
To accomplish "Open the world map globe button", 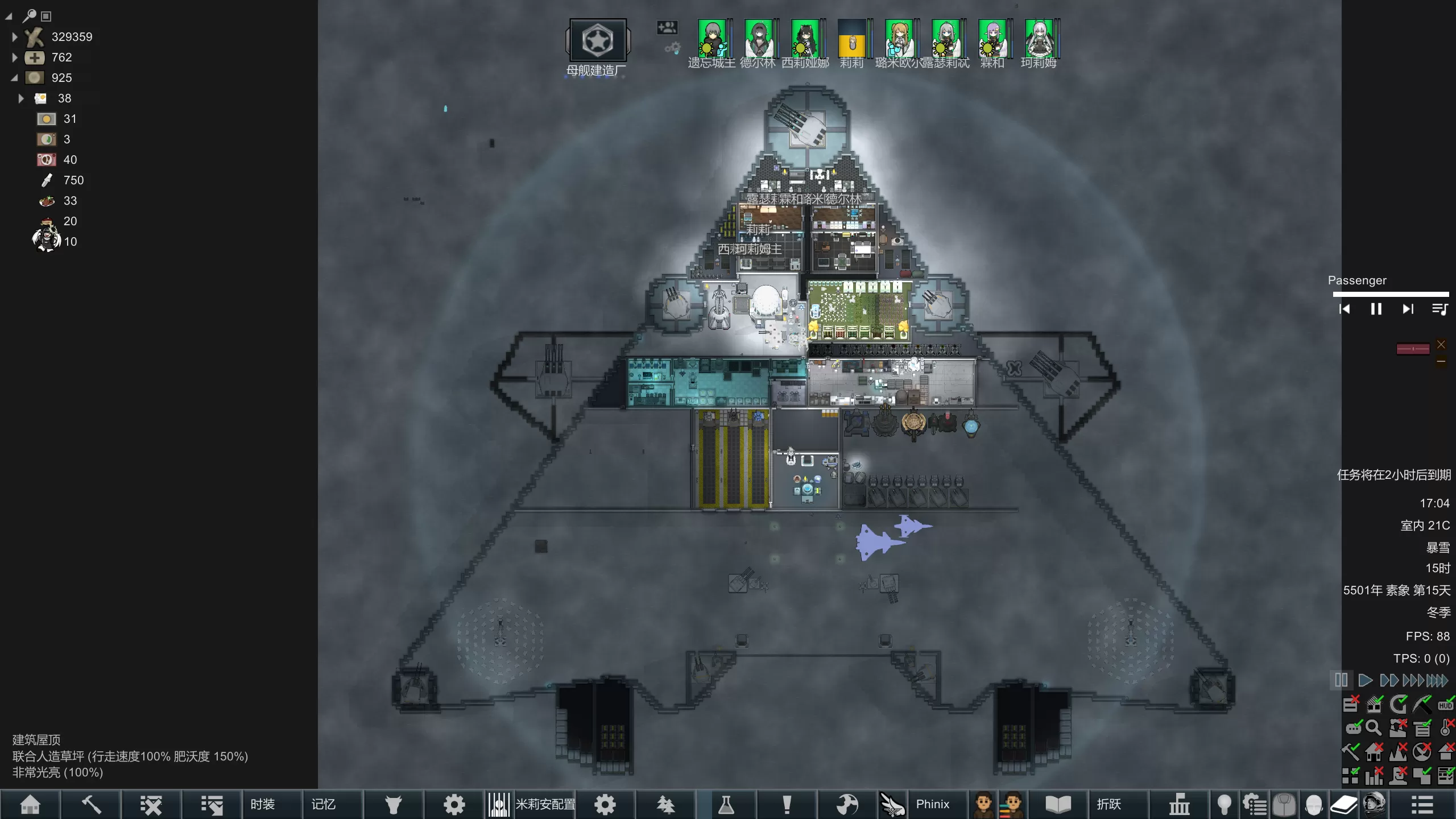I will (x=847, y=804).
